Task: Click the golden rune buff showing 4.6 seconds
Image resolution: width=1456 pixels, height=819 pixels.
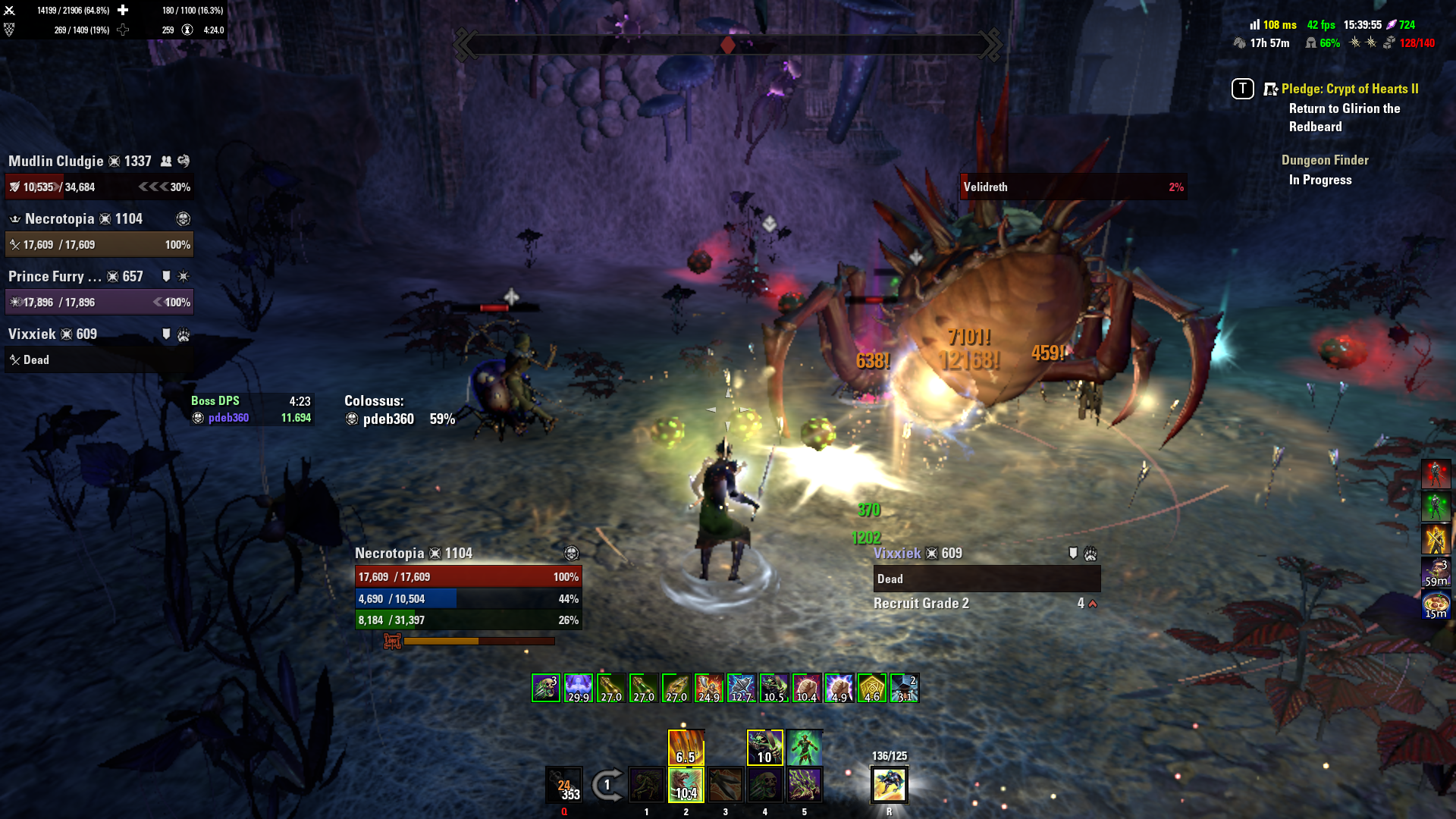Action: click(871, 686)
